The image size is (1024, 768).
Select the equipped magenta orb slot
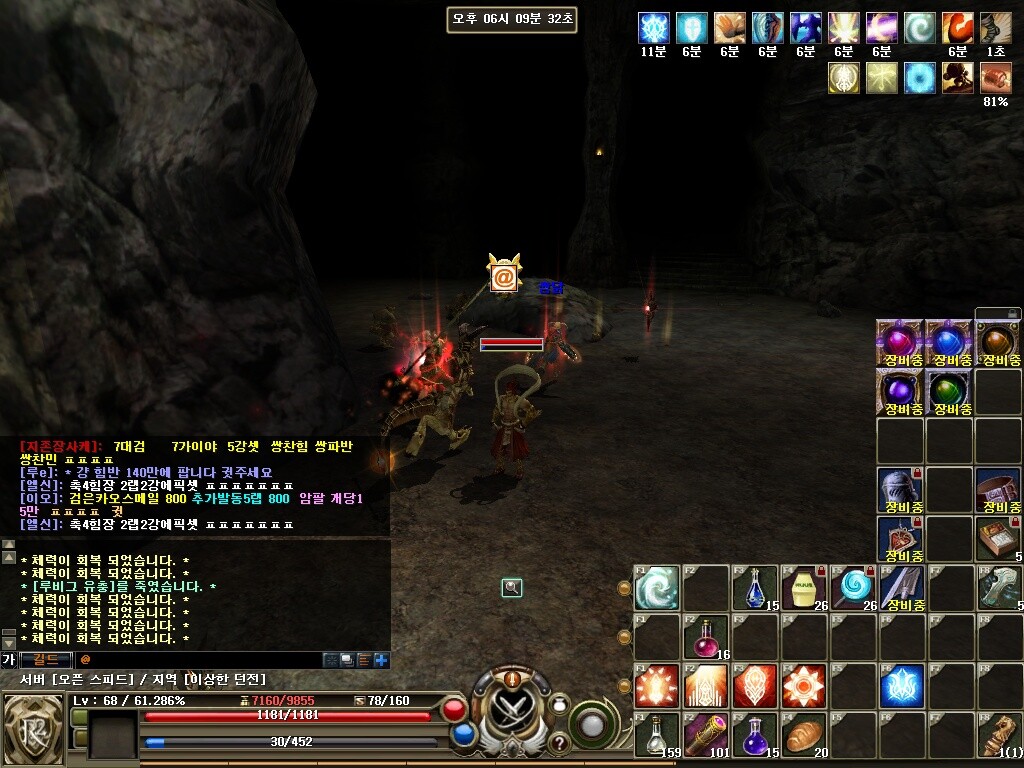pos(899,342)
